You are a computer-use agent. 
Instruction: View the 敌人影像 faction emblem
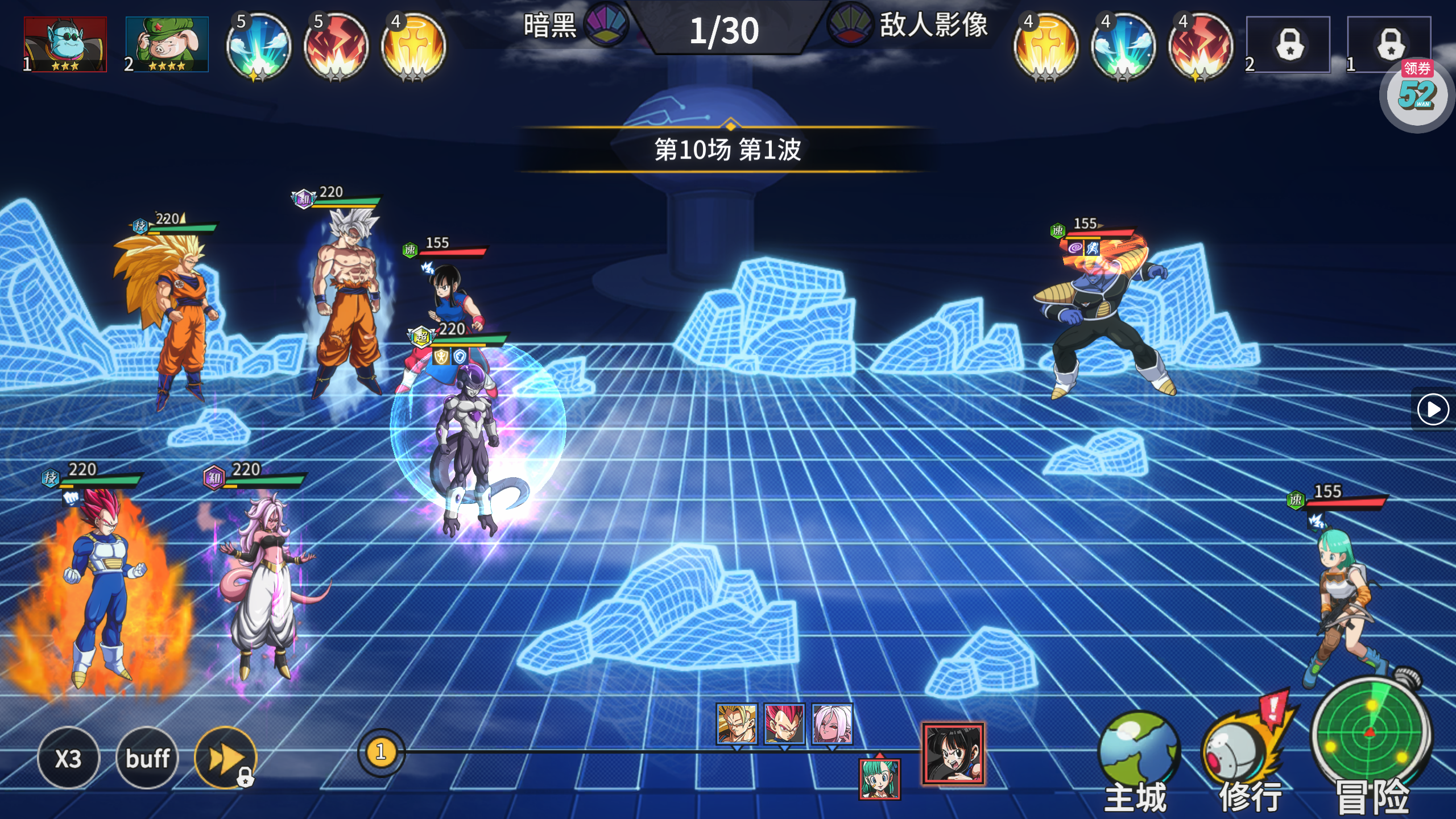point(850,25)
